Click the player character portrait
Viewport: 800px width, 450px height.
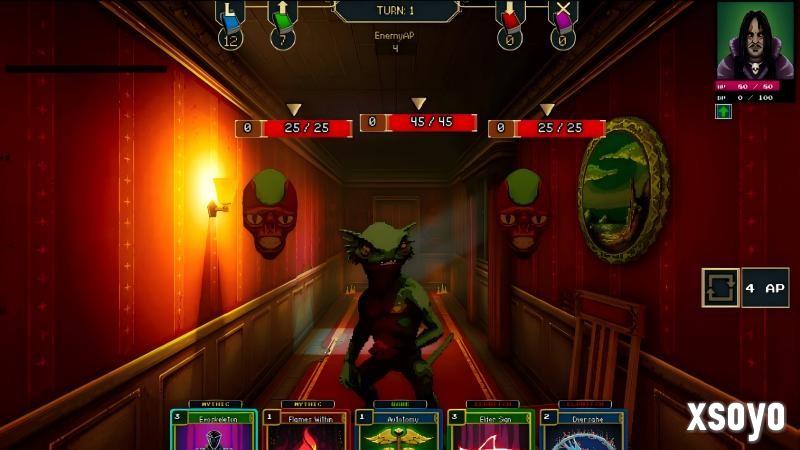click(755, 41)
